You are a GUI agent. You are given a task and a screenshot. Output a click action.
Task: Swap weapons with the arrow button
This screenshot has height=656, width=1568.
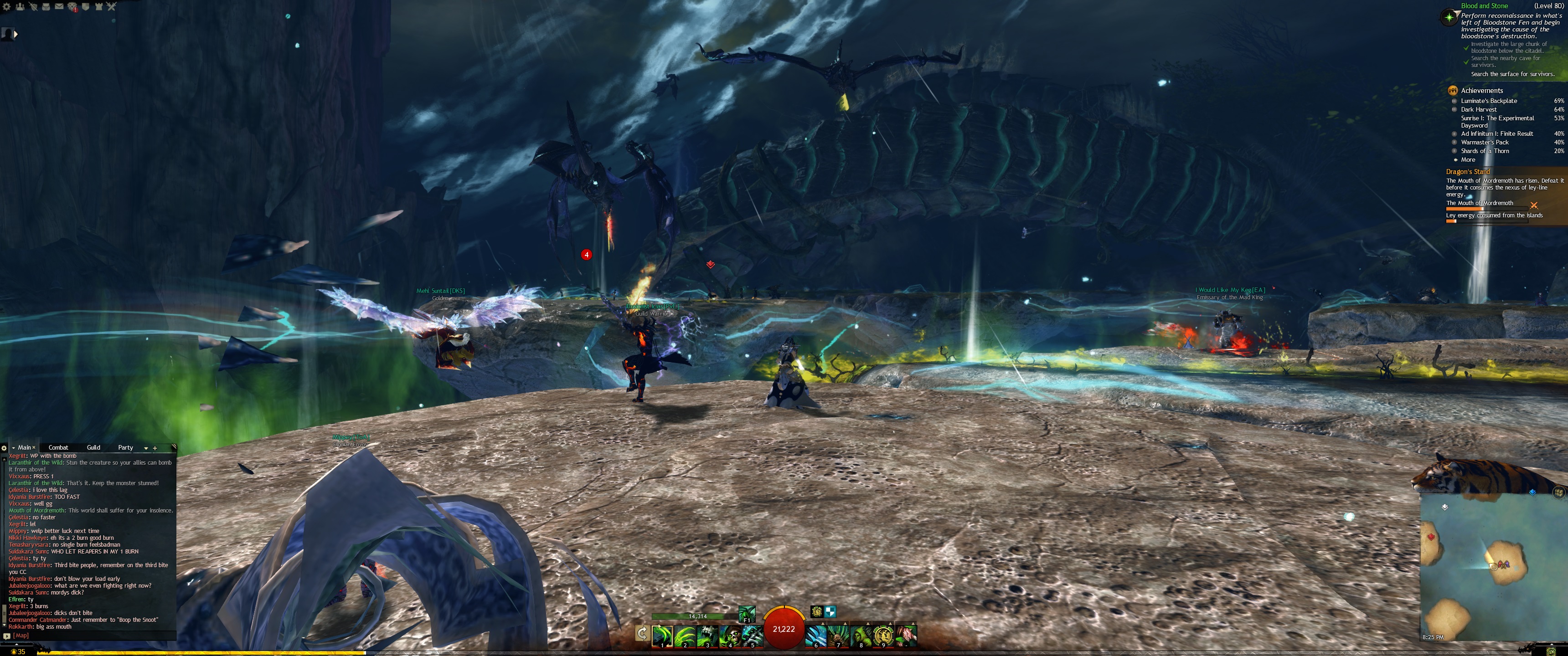(x=642, y=634)
